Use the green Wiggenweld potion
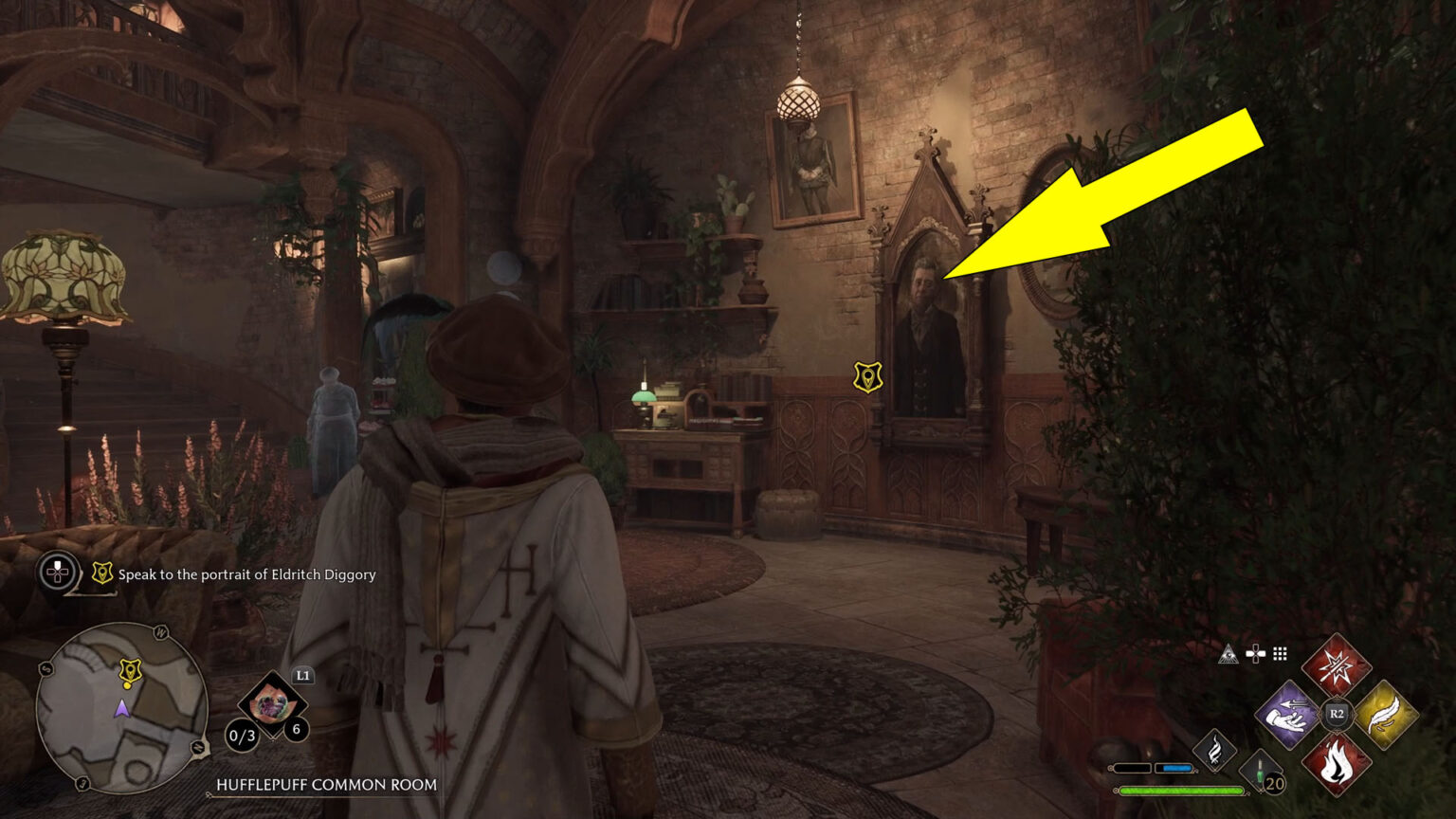 [1262, 771]
